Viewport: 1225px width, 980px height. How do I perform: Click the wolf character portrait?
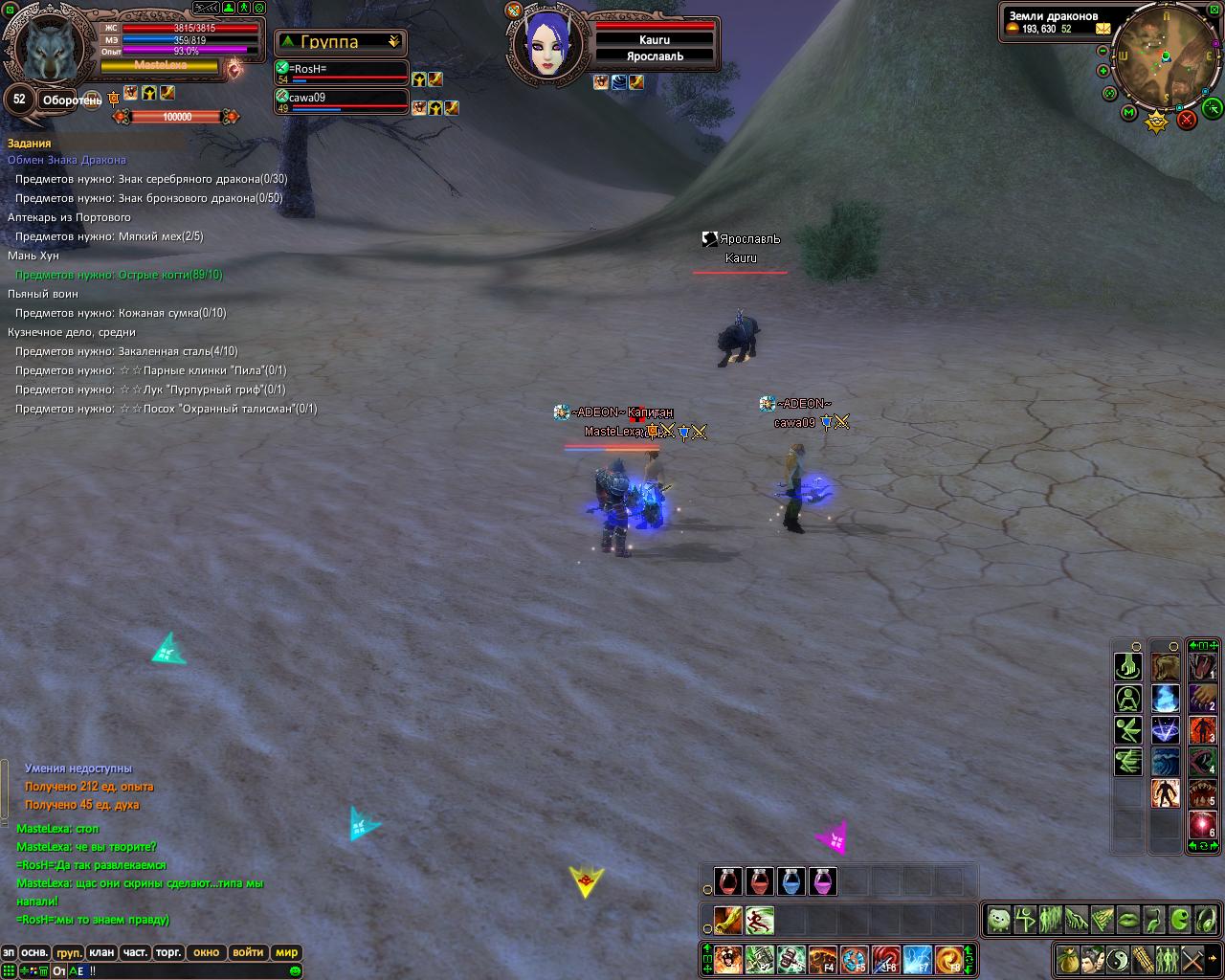coord(50,48)
